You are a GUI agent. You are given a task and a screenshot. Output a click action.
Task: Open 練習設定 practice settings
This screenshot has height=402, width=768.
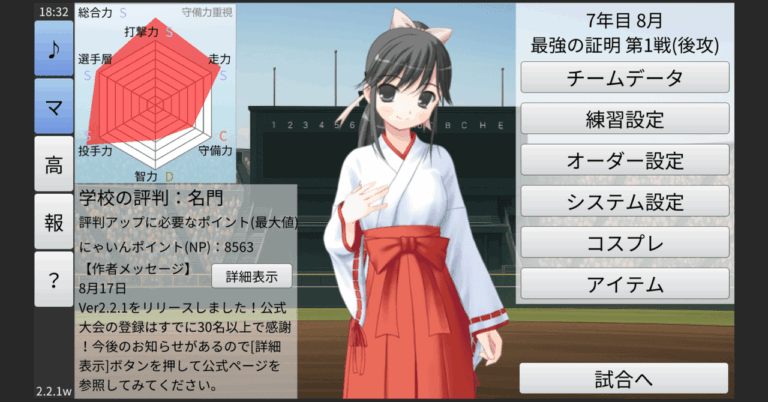pos(625,119)
